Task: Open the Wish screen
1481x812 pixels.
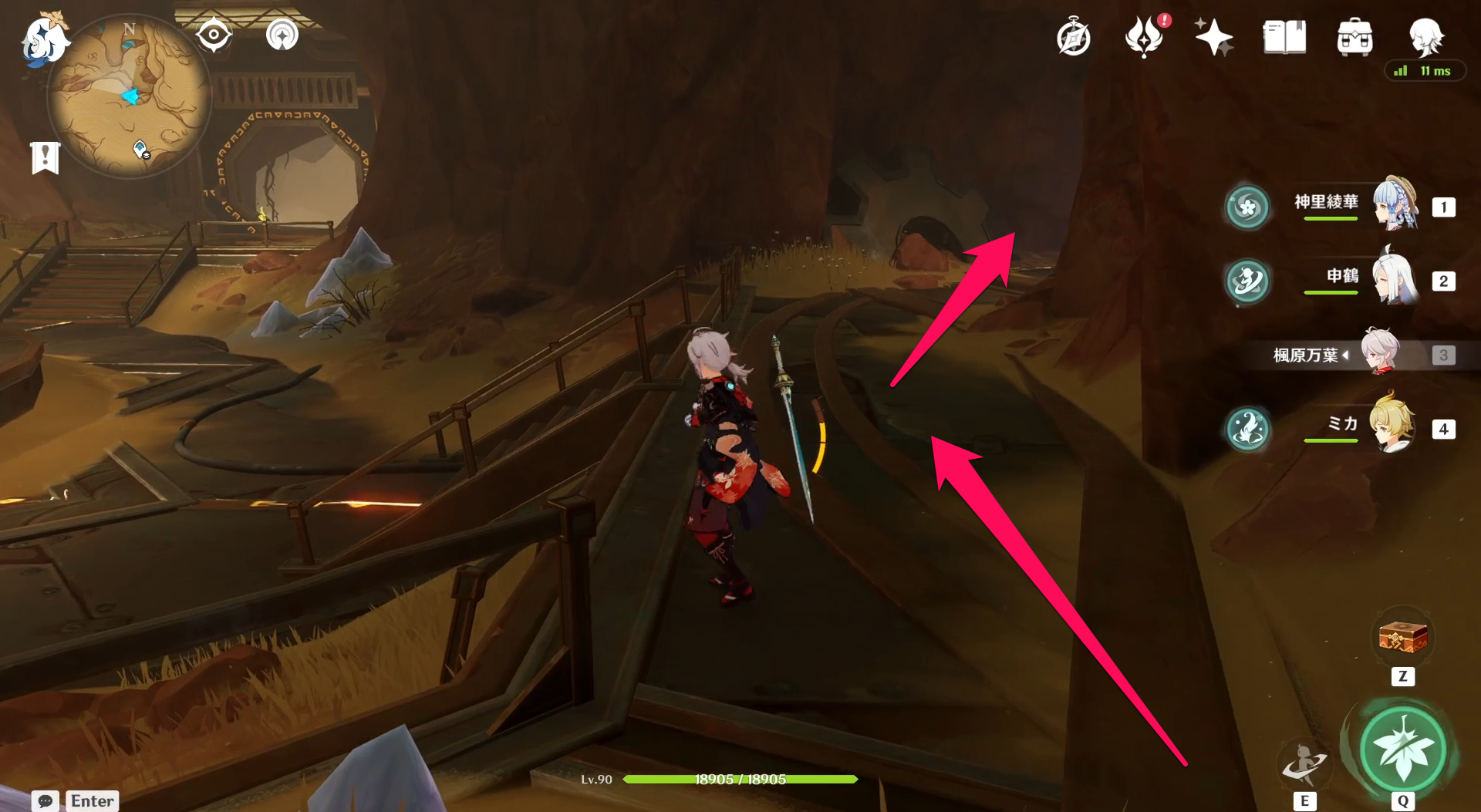Action: pos(1213,35)
